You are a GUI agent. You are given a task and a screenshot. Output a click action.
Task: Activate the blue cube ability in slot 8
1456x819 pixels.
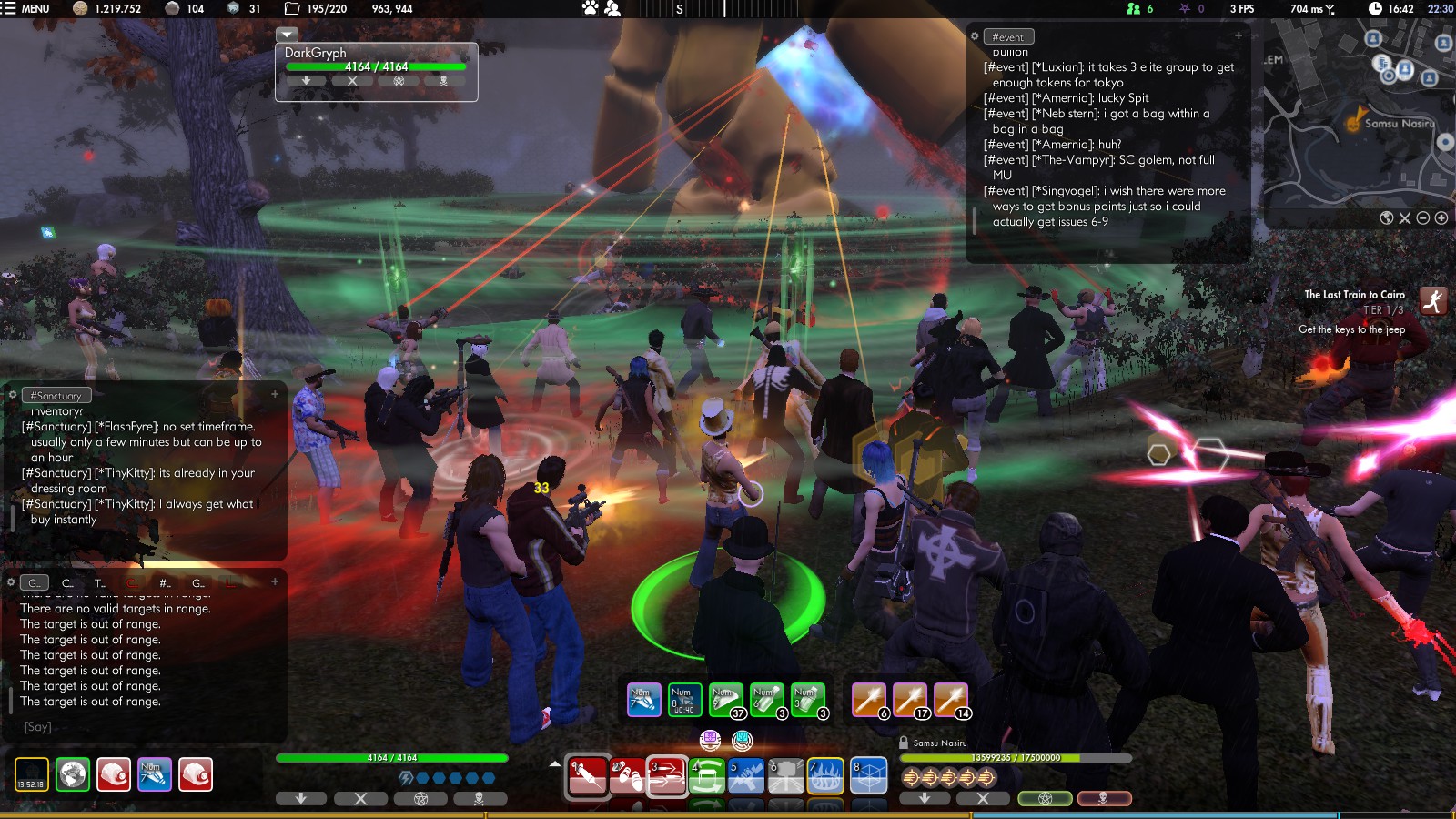pyautogui.click(x=869, y=775)
